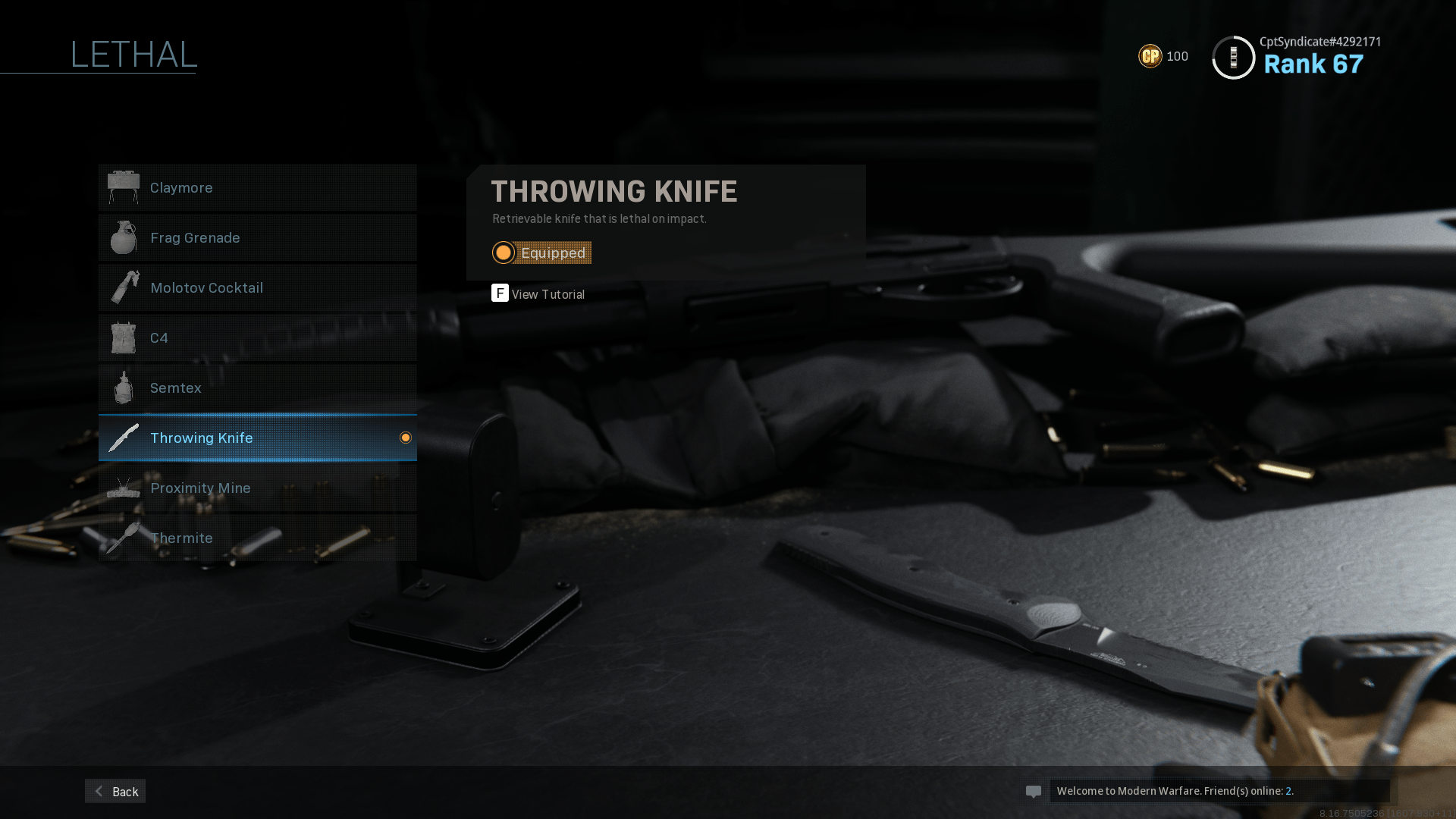
Task: Choose the Frag Grenade entry
Action: 257,237
